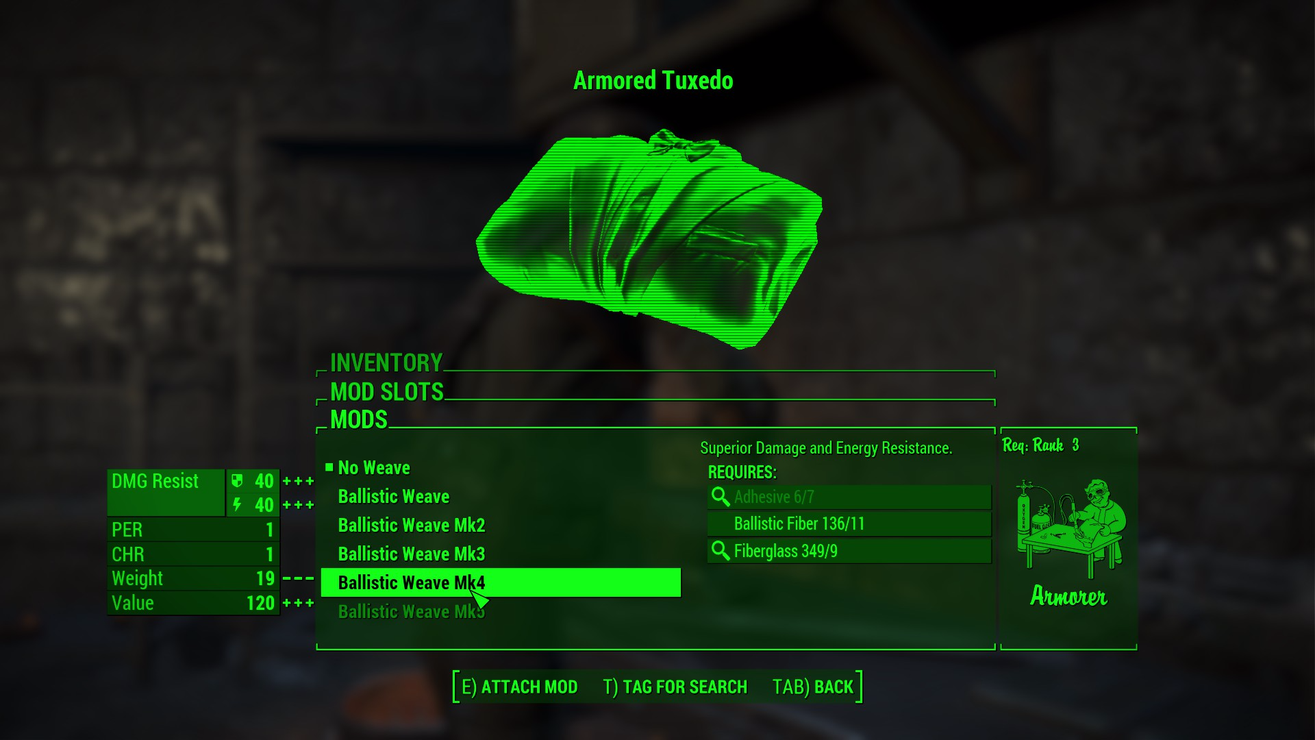
Task: Click the Req: Rank 3 banner
Action: pyautogui.click(x=1040, y=444)
